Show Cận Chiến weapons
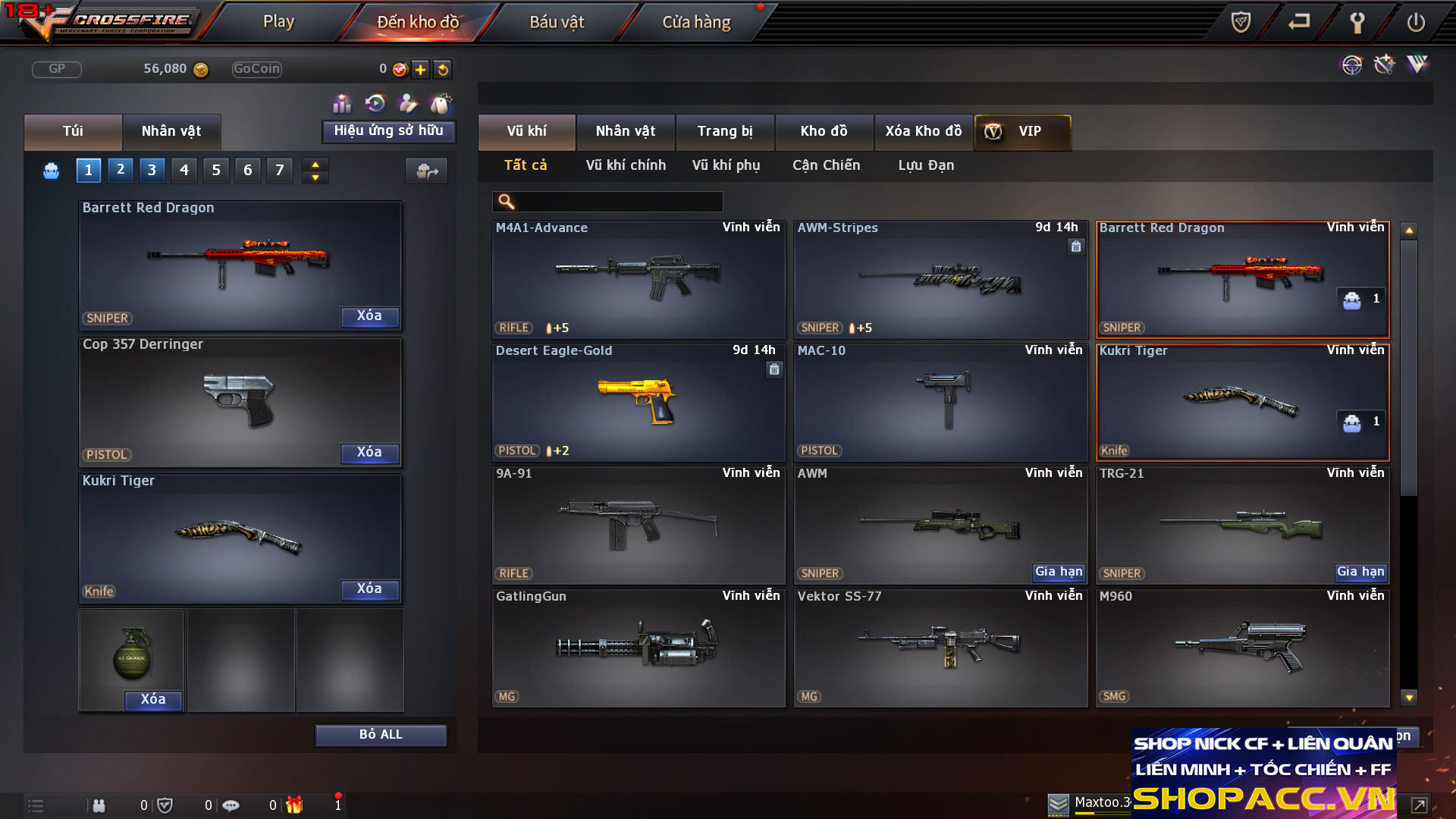This screenshot has width=1456, height=819. (x=826, y=165)
